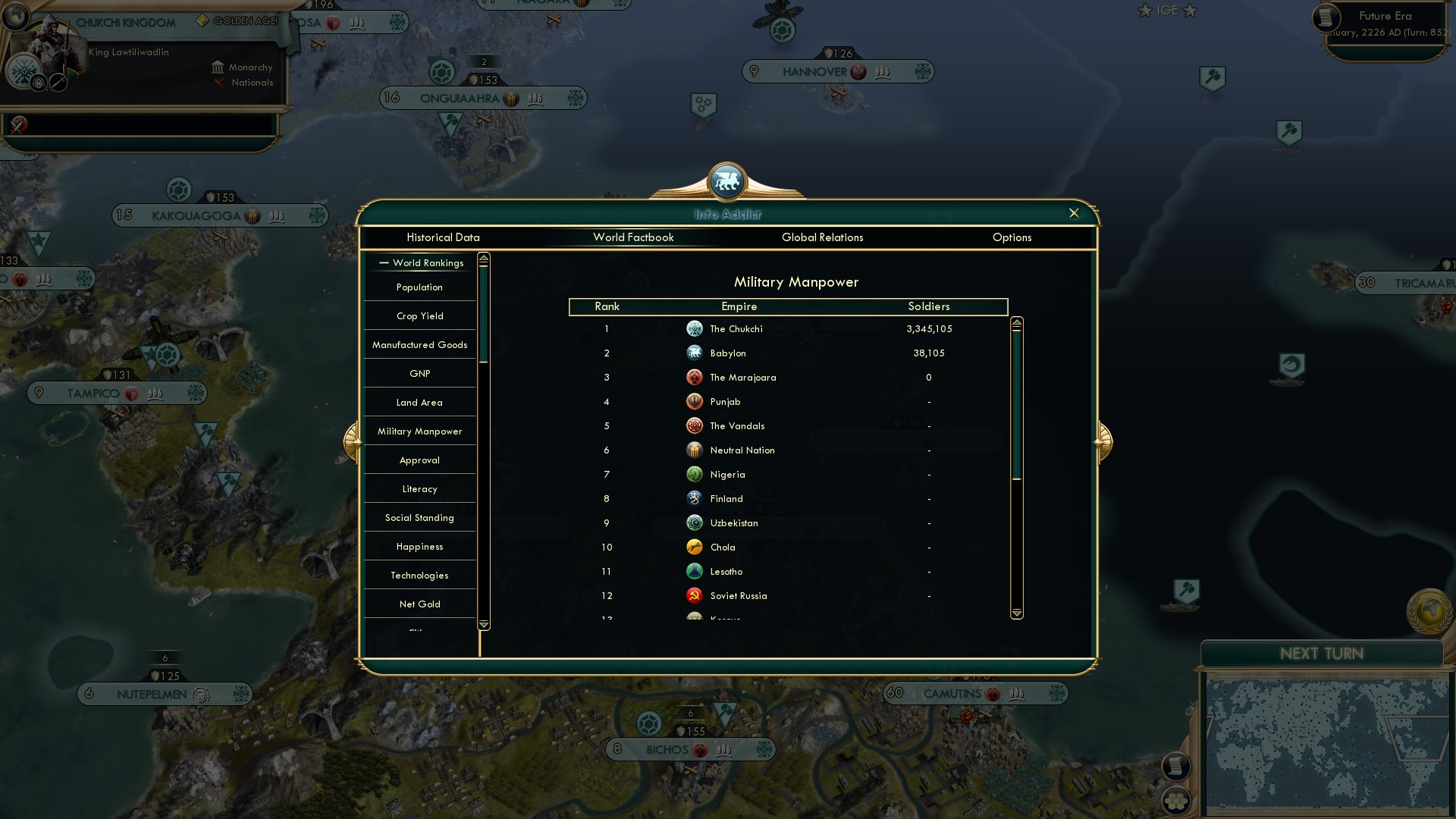Open the Population rankings
The image size is (1456, 819).
(419, 287)
